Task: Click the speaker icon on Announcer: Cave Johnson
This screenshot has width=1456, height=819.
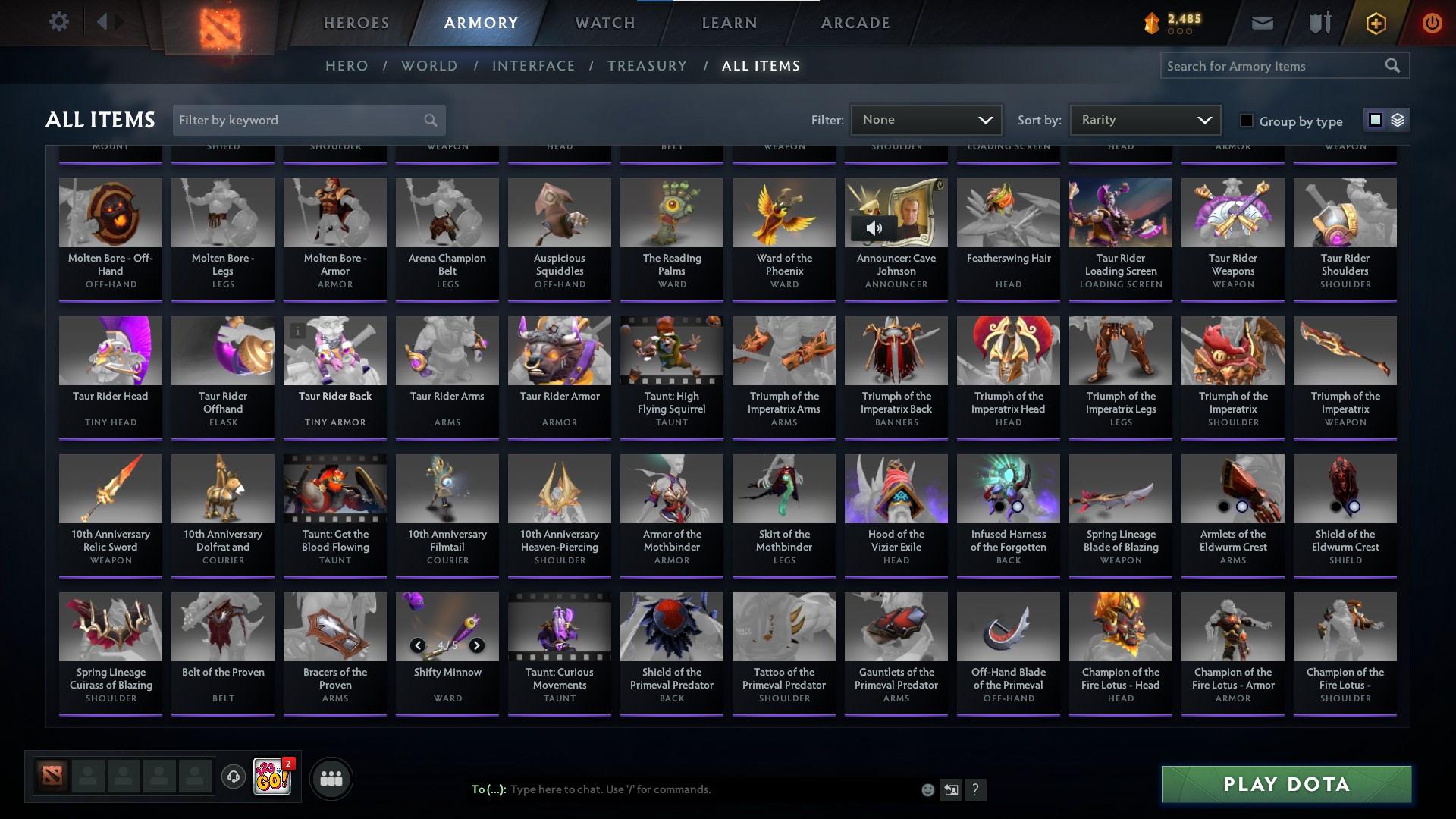Action: click(876, 227)
